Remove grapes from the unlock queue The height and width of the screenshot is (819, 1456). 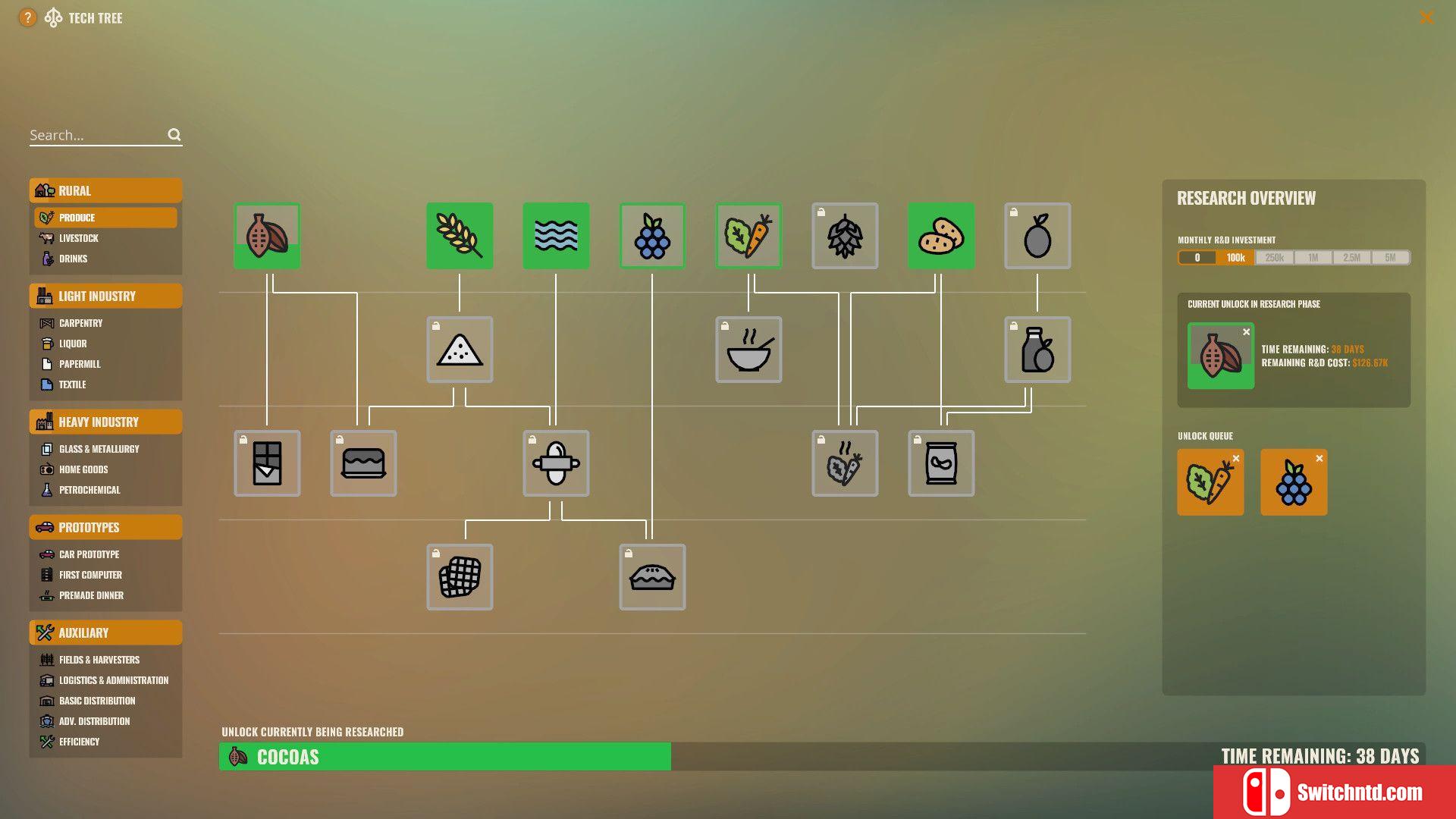click(1319, 459)
